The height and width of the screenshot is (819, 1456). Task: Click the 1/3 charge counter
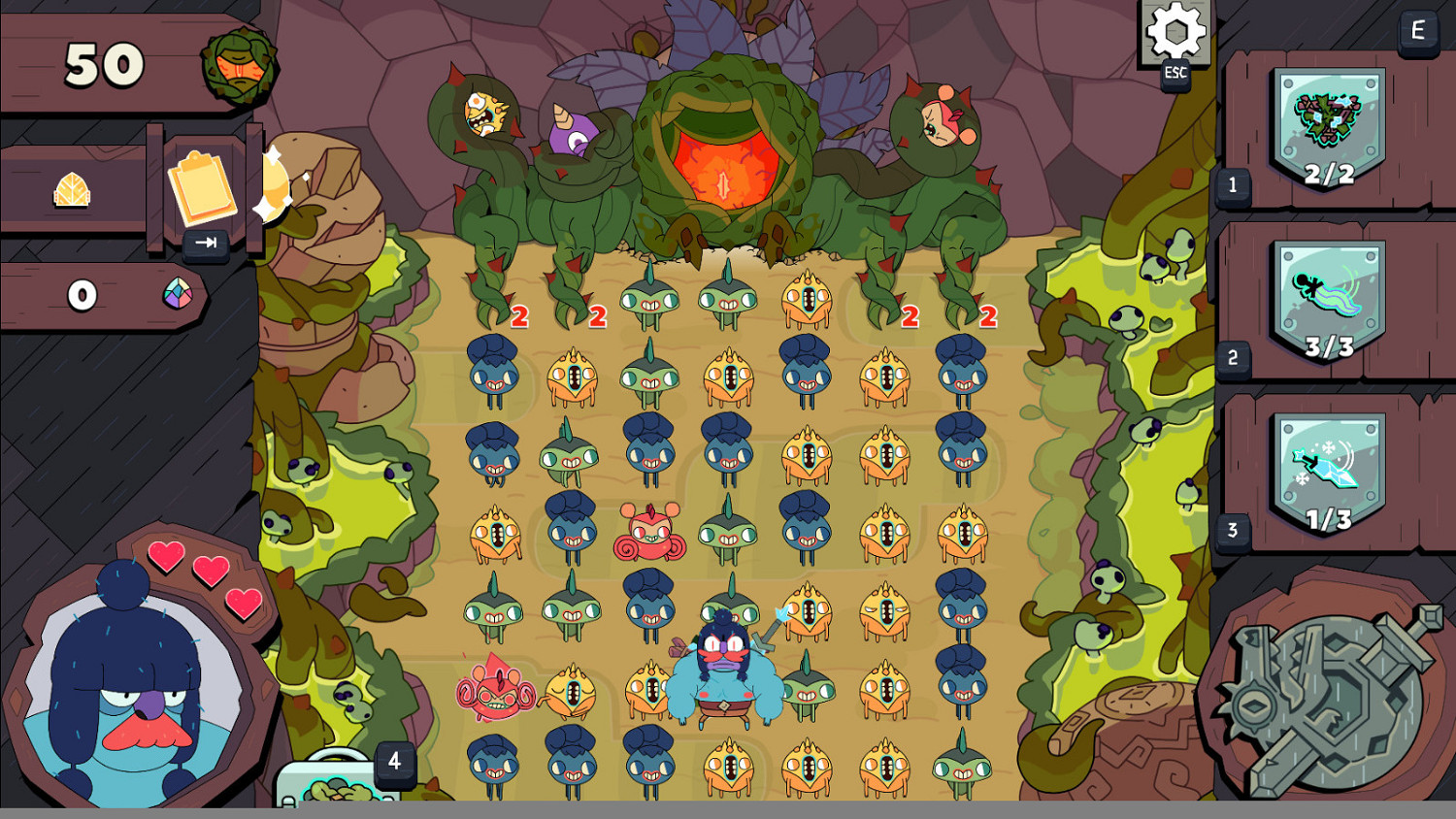click(x=1331, y=519)
